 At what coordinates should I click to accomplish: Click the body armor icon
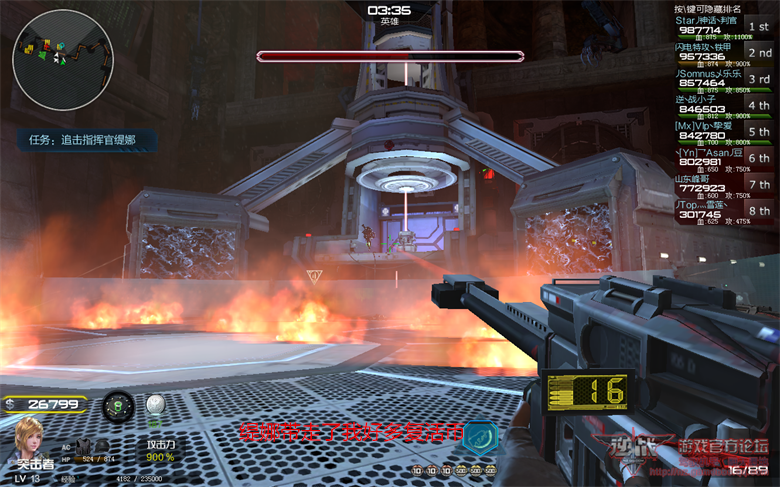point(83,445)
